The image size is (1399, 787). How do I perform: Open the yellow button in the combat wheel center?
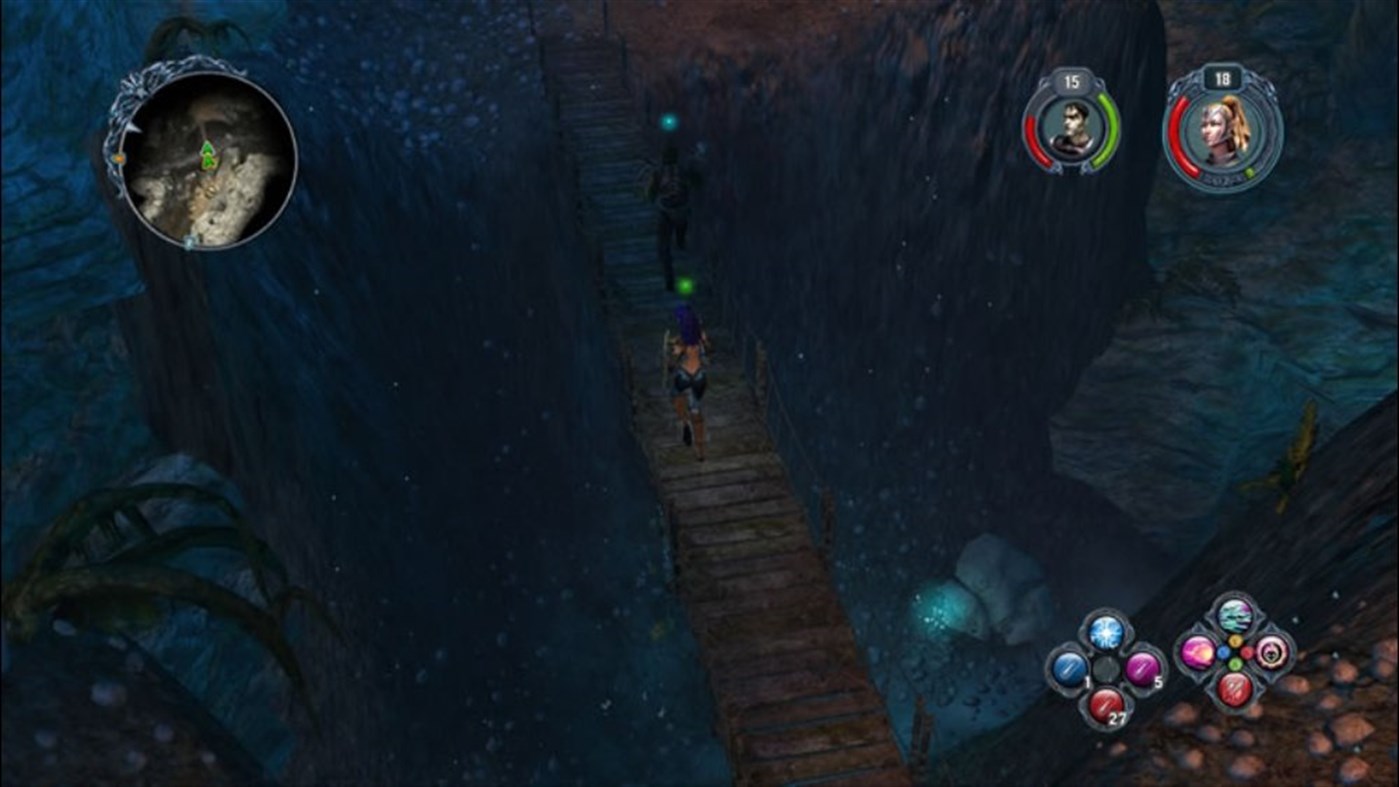coord(1234,641)
